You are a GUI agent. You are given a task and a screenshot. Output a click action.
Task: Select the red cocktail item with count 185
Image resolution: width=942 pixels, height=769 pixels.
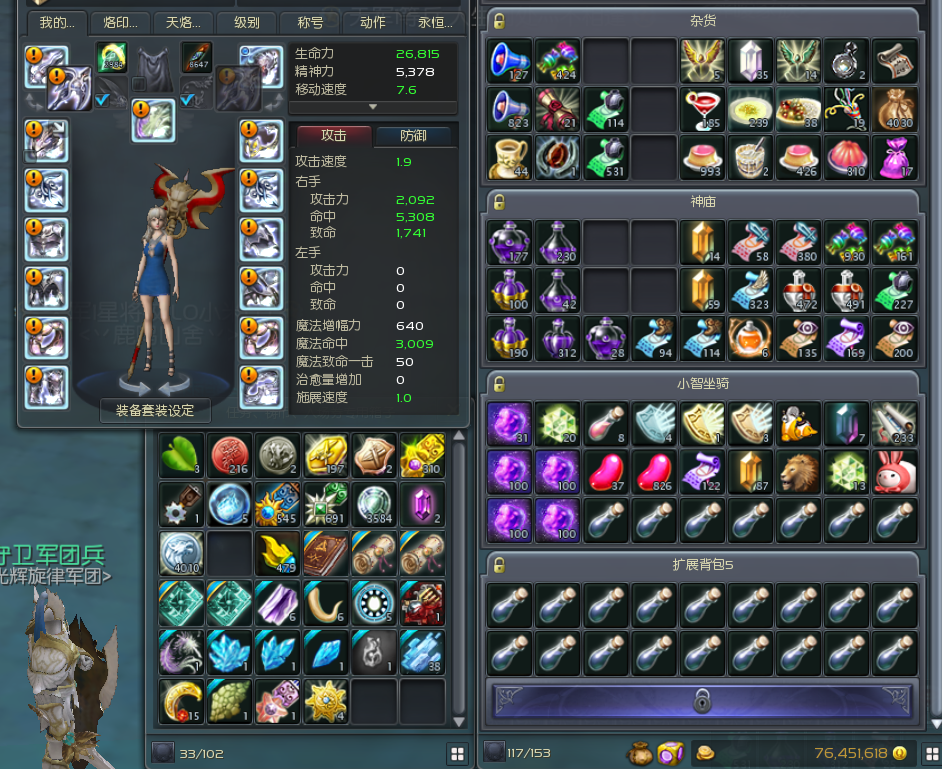coord(703,109)
